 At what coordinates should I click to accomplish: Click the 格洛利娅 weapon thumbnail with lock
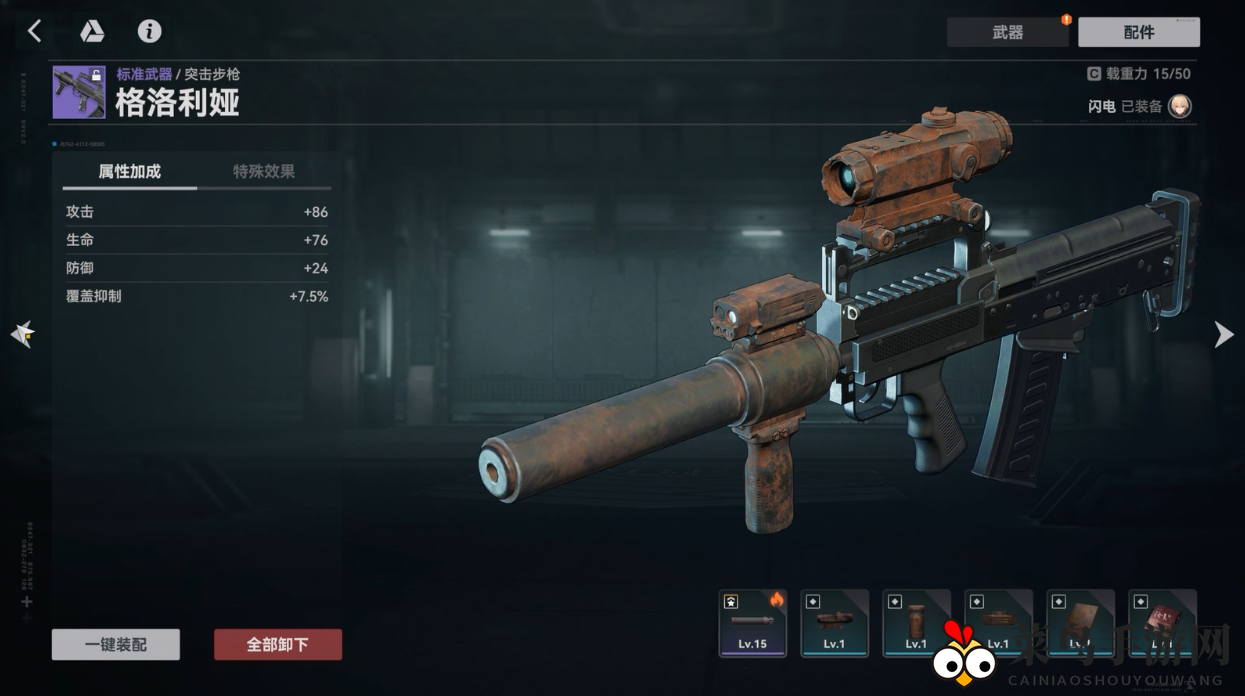[x=79, y=92]
